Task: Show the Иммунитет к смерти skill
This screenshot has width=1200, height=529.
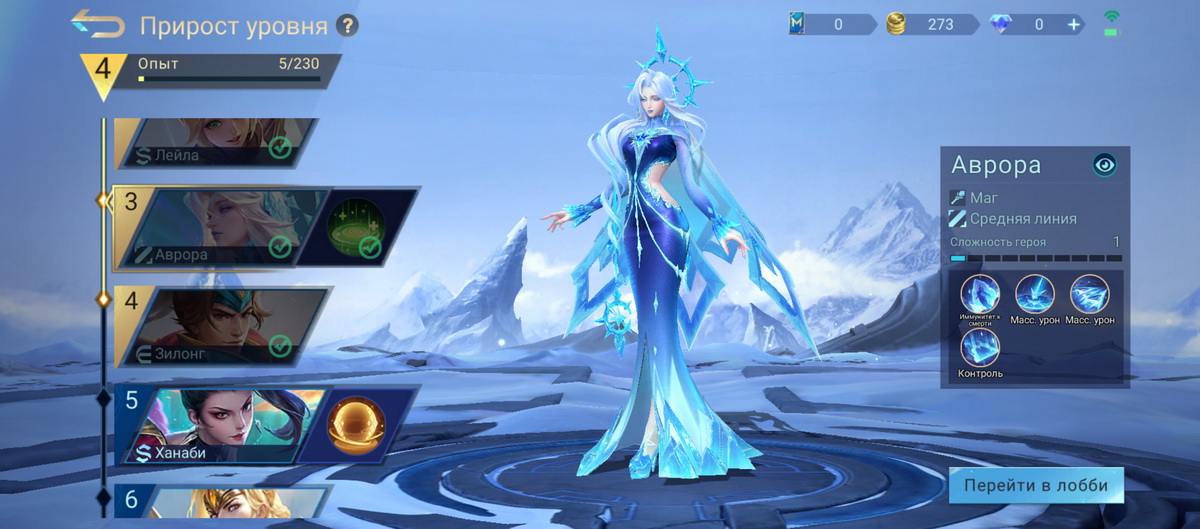Action: tap(980, 297)
